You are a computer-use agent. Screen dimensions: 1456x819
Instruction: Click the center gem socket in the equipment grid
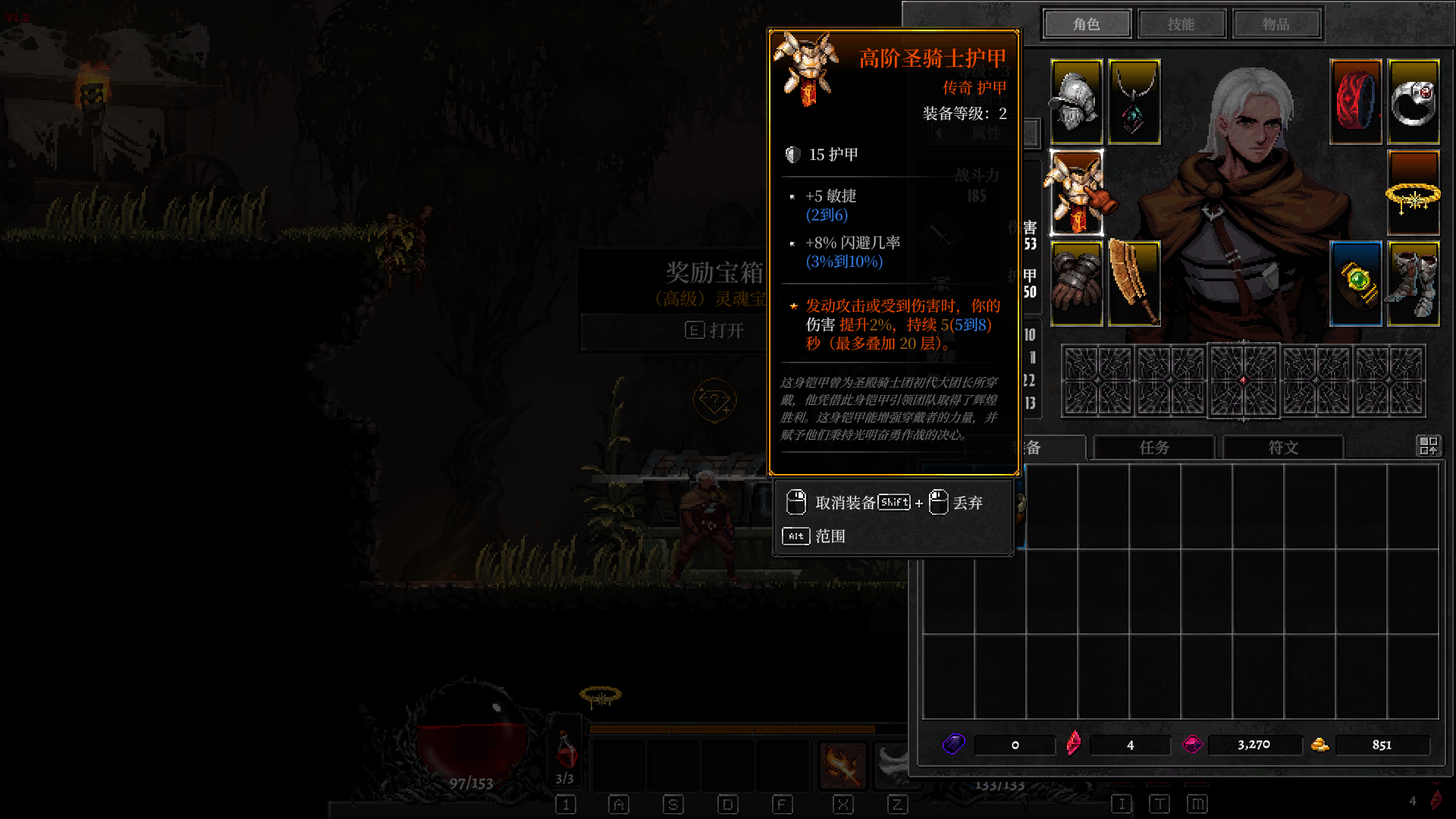tap(1244, 379)
